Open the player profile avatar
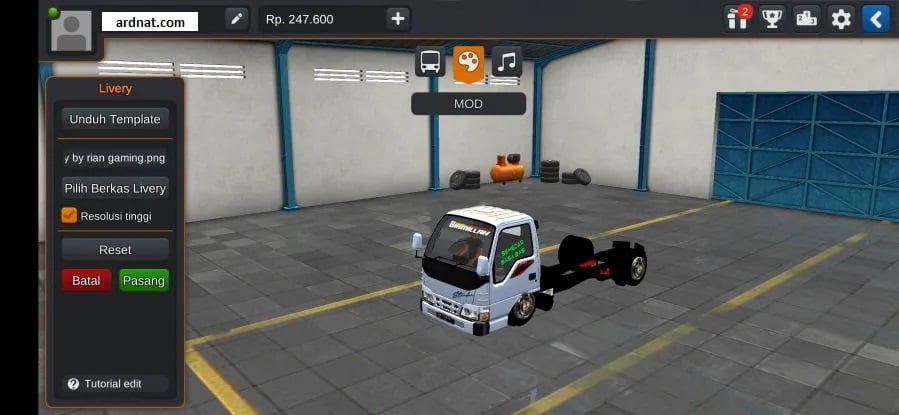The image size is (899, 415). coord(70,32)
